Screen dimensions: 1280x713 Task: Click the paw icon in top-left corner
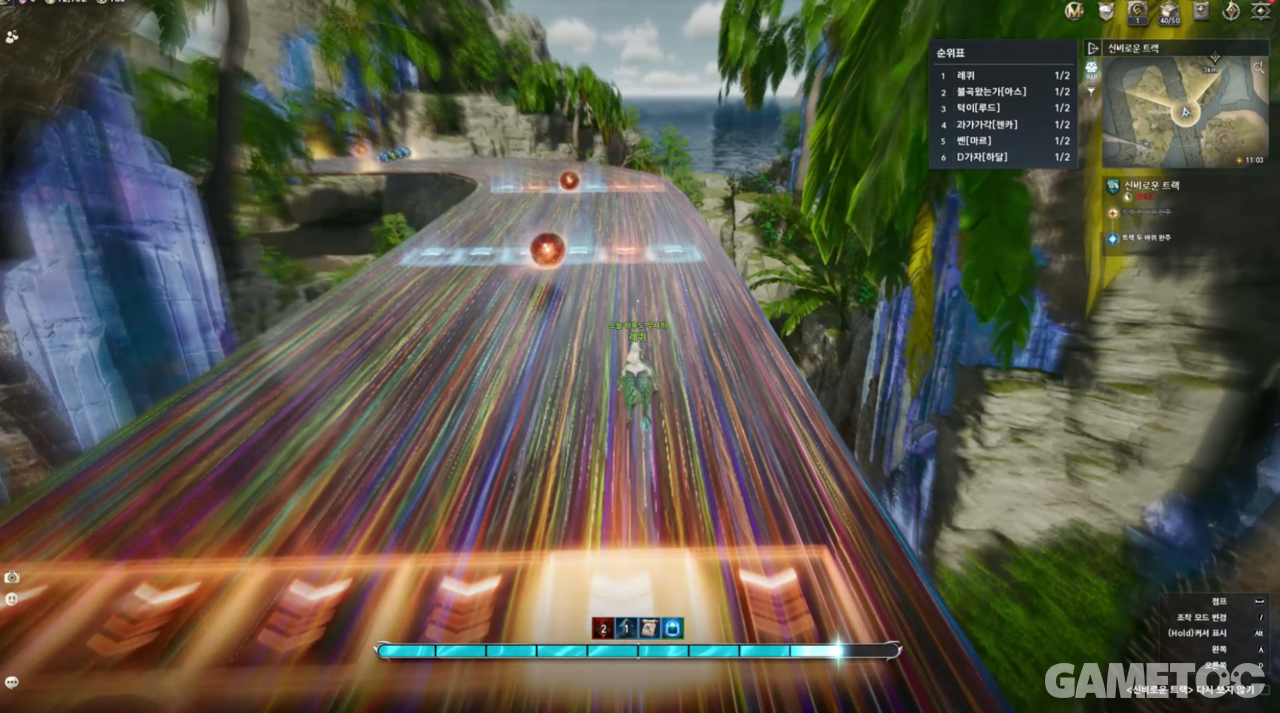(x=12, y=35)
